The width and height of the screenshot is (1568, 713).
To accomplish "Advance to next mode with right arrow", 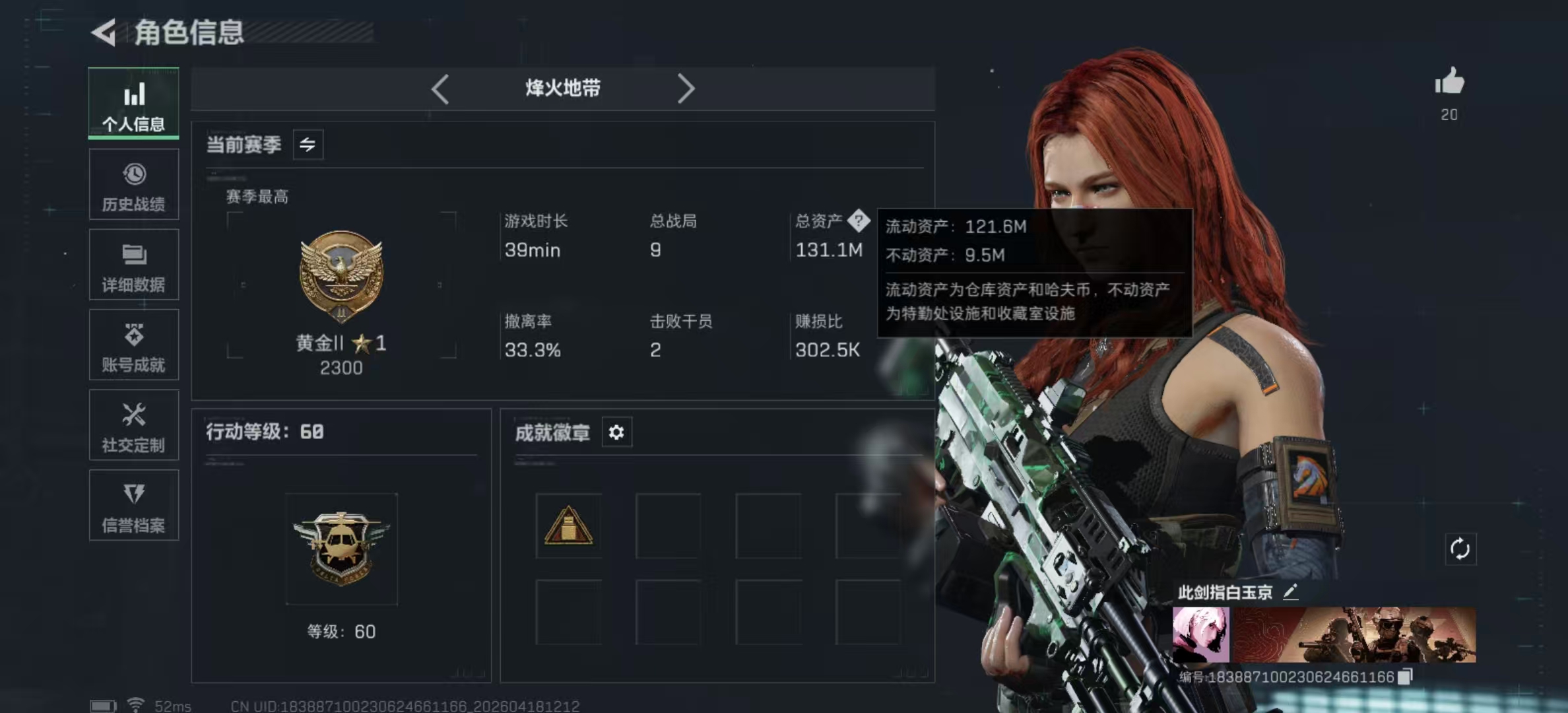I will tap(686, 88).
